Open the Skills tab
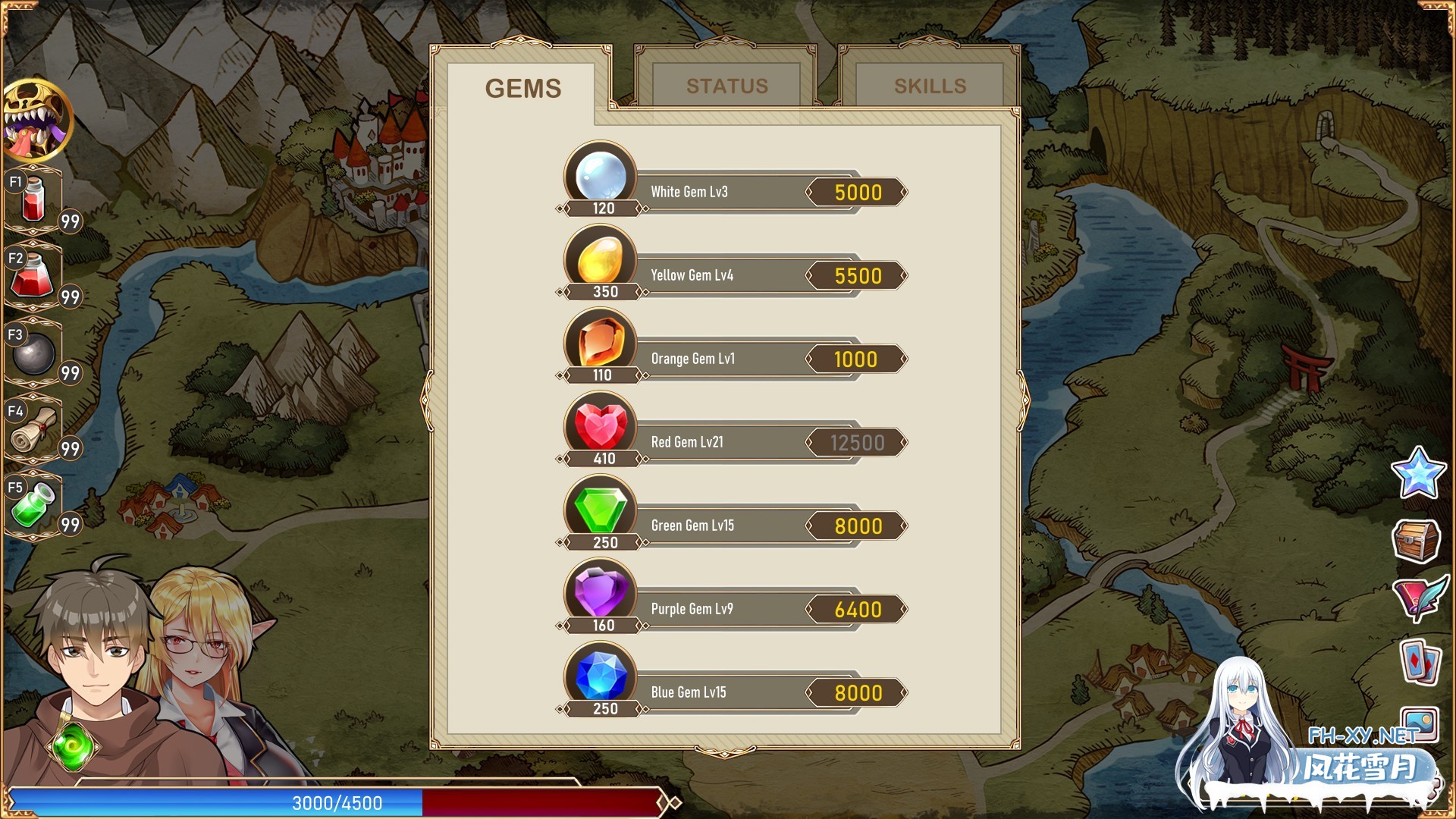Image resolution: width=1456 pixels, height=819 pixels. (930, 86)
